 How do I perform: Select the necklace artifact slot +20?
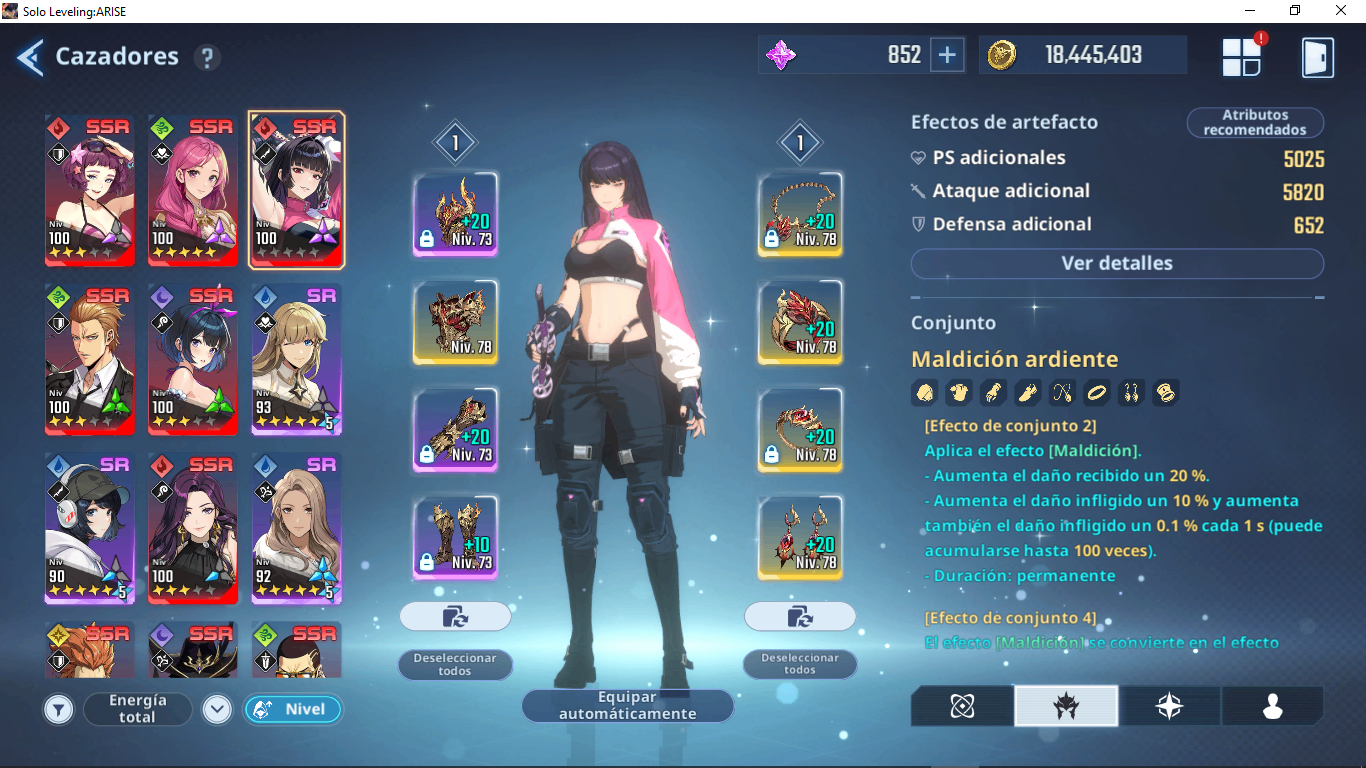[x=800, y=214]
